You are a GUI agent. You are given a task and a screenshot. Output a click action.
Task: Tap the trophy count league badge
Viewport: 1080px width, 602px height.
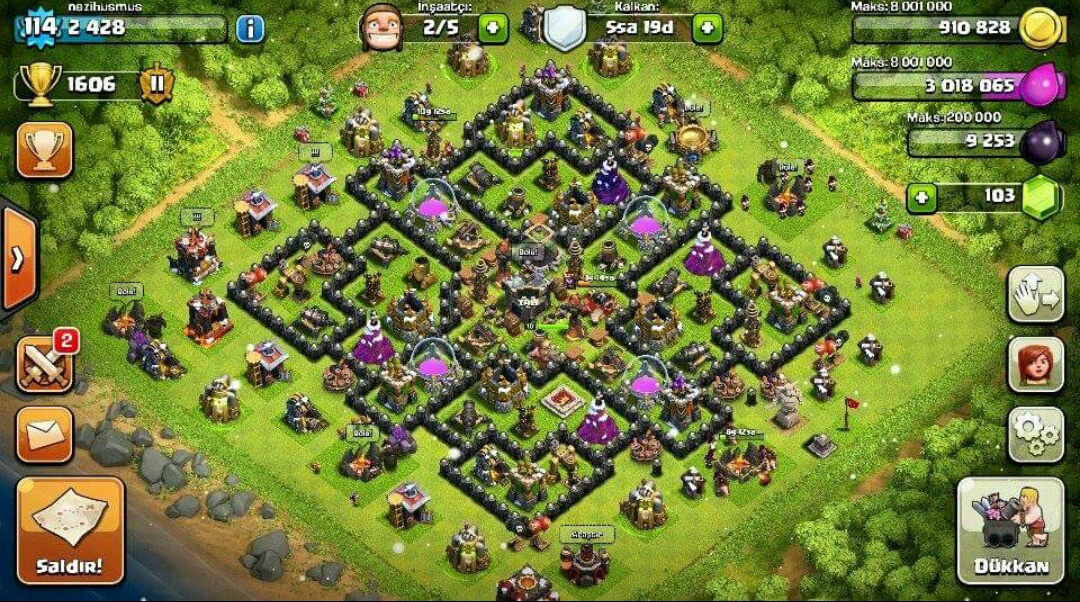155,84
